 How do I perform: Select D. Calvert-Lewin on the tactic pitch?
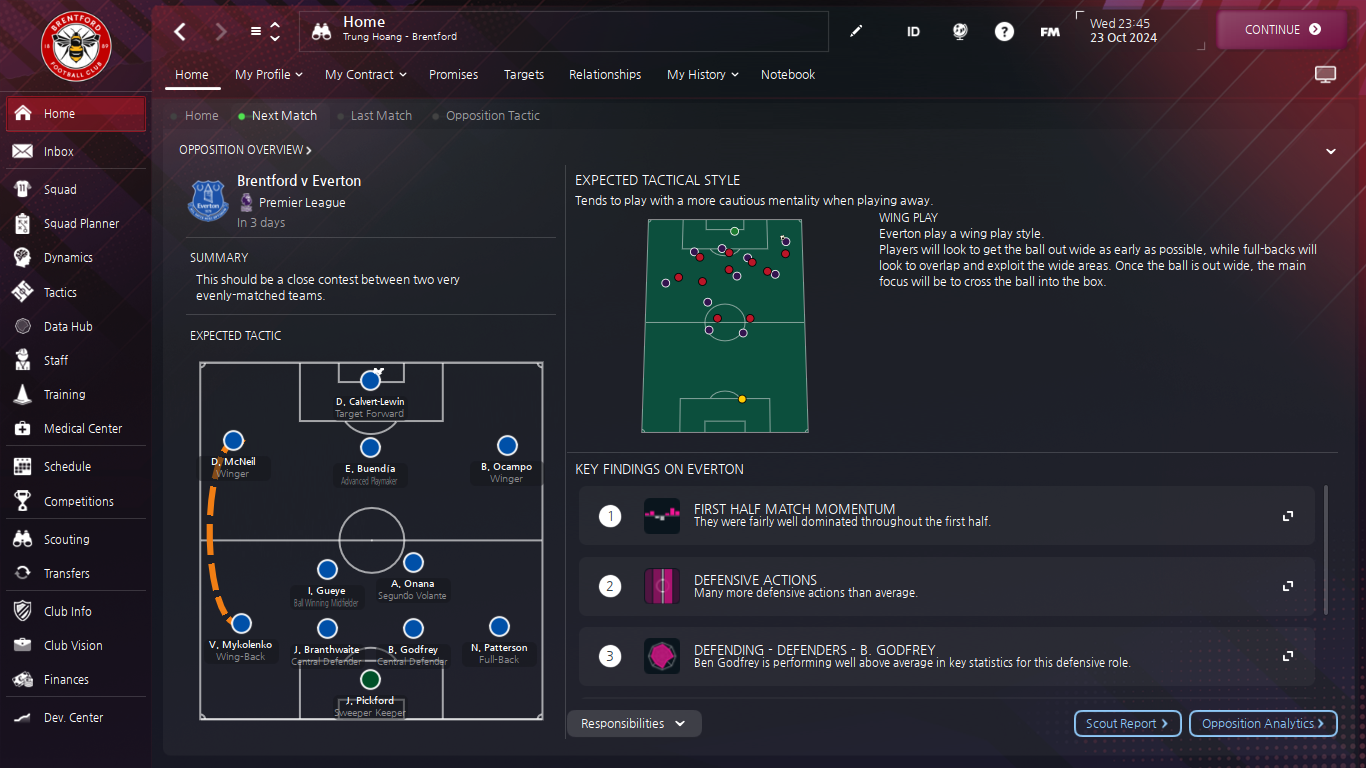point(370,381)
